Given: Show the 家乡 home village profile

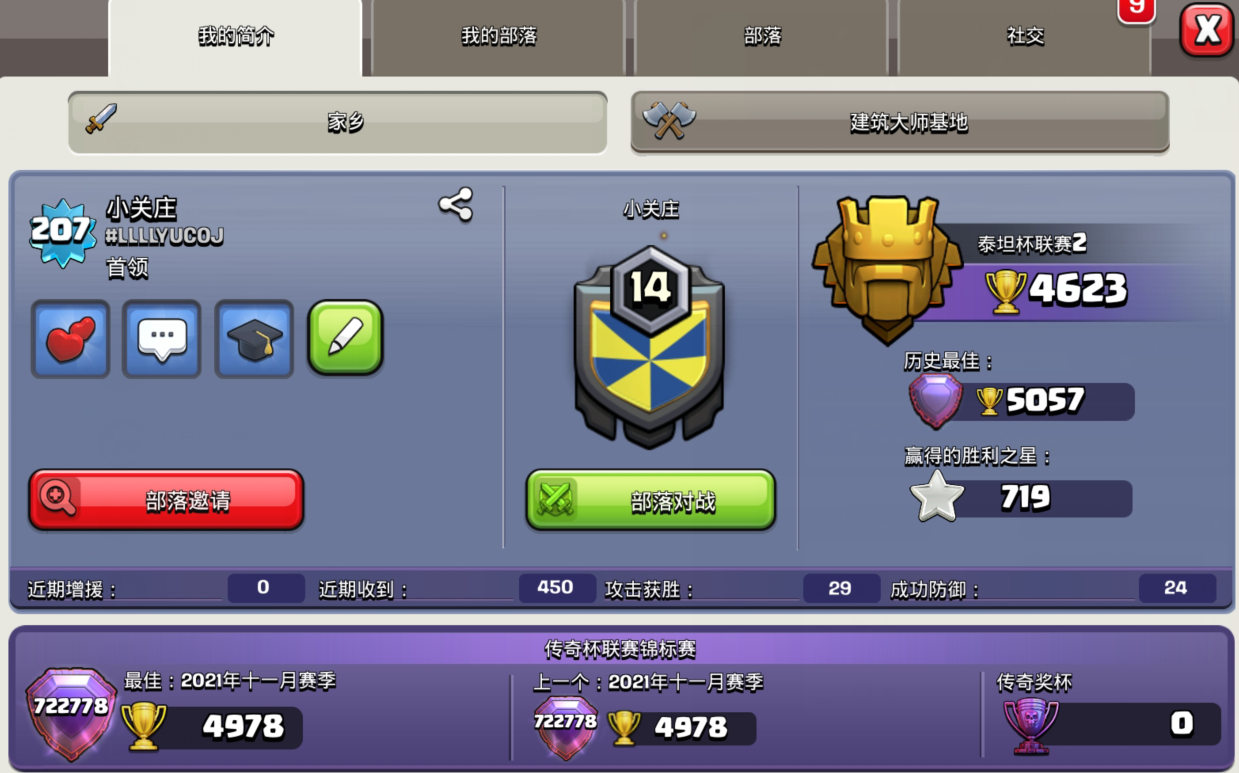Looking at the screenshot, I should 338,122.
